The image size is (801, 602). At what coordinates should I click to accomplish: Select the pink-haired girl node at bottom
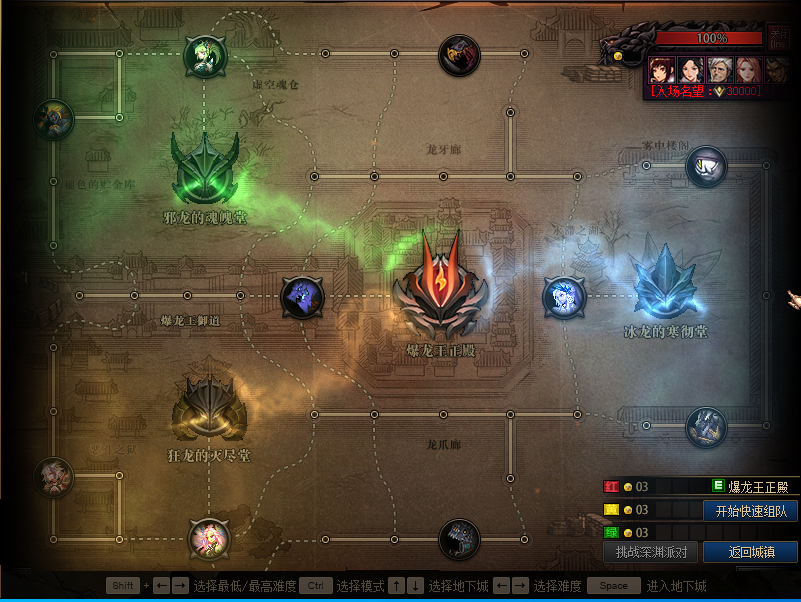click(210, 539)
